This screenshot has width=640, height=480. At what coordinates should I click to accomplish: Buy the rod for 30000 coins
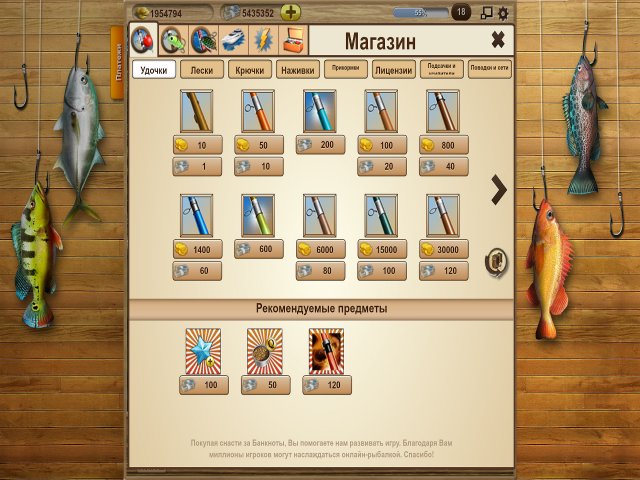(x=442, y=249)
